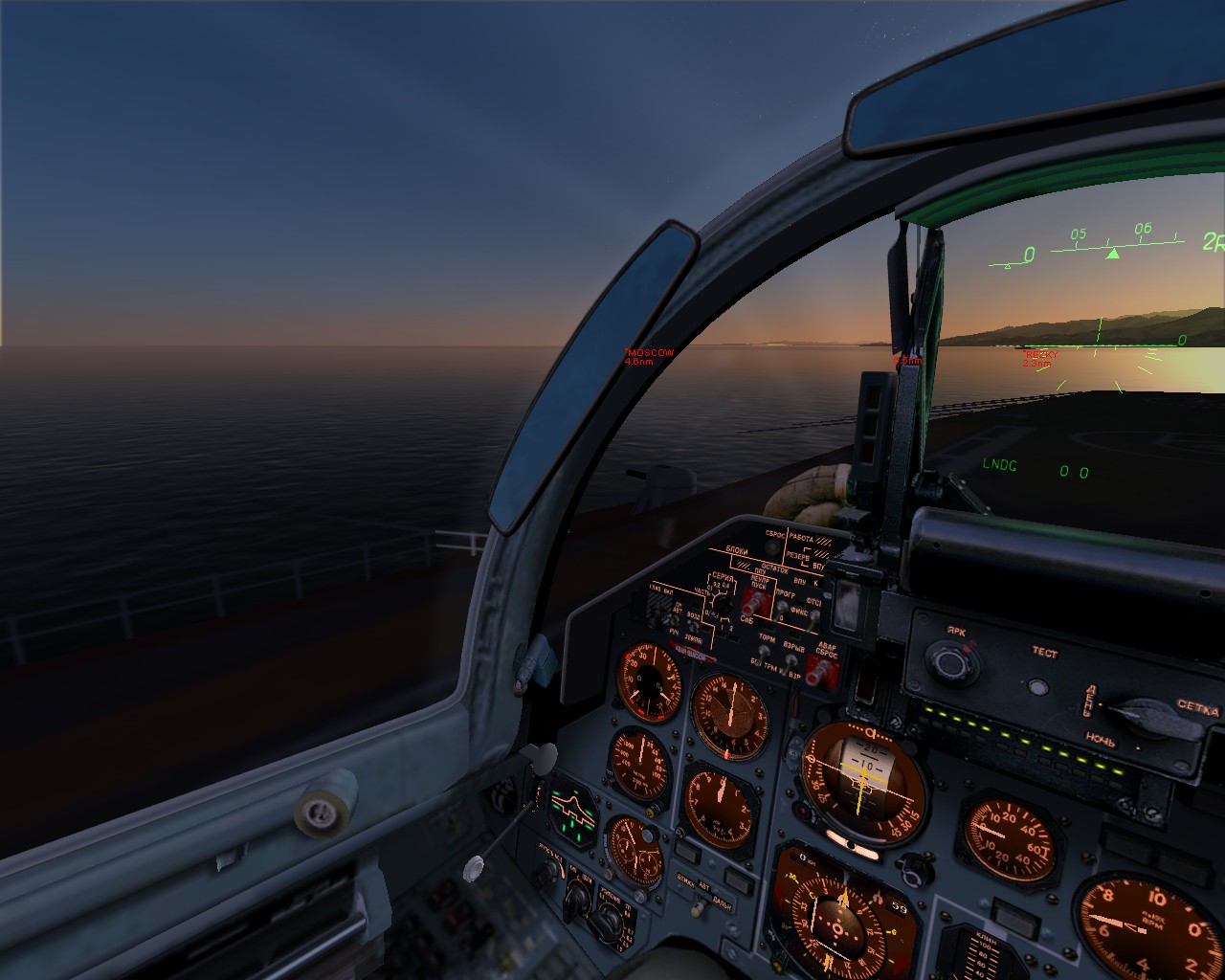This screenshot has width=1225, height=980.
Task: Click the HSI navigation instrument
Action: tap(838, 928)
